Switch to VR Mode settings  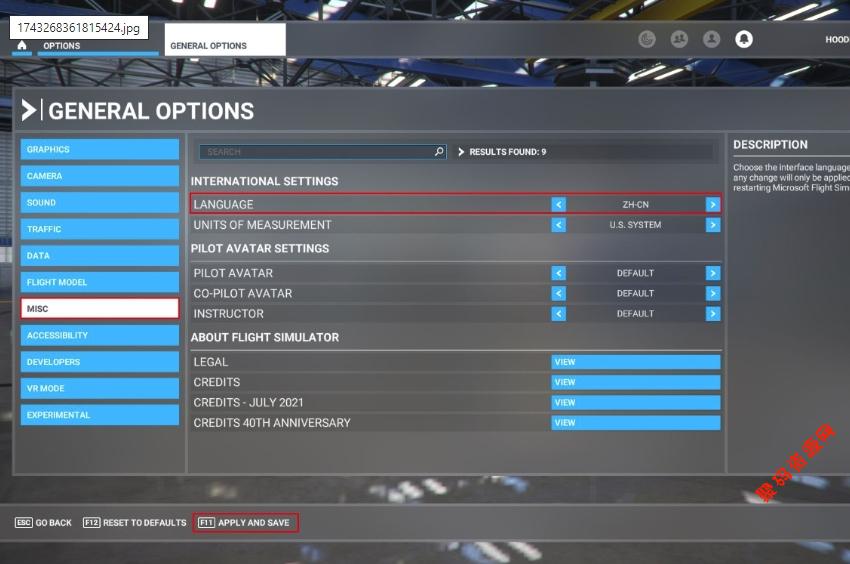(x=99, y=388)
